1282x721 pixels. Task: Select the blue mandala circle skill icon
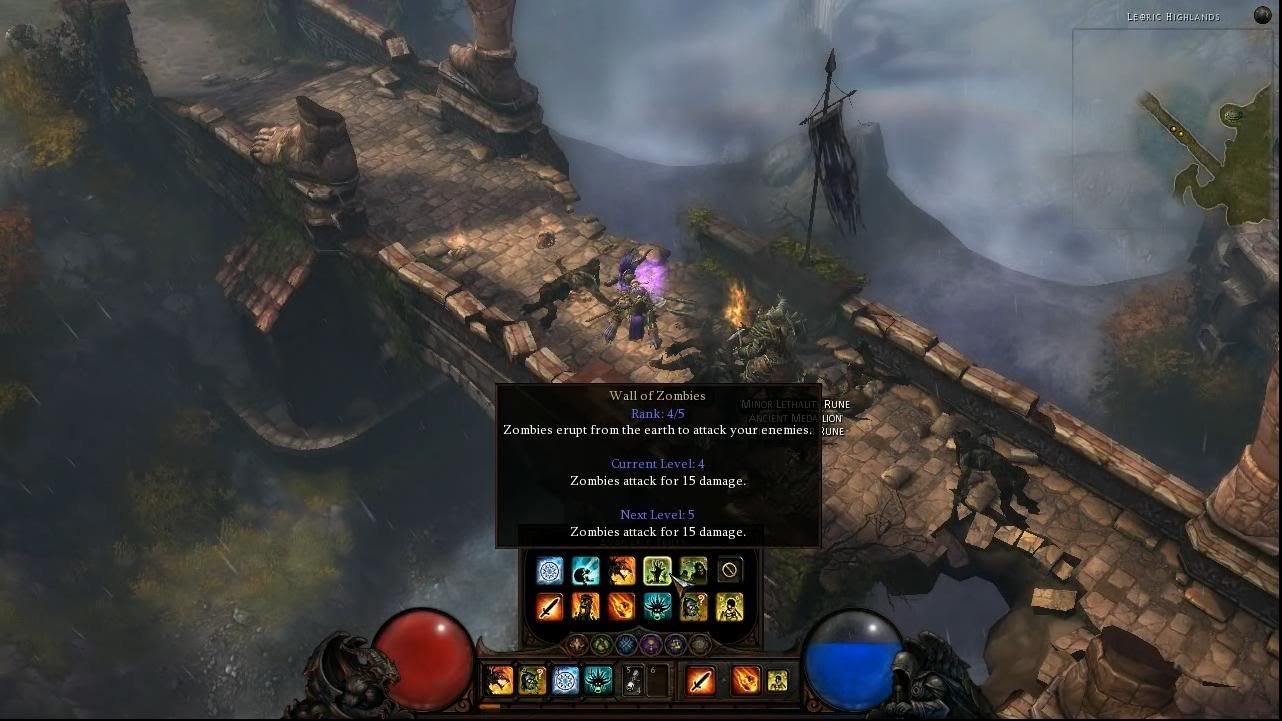tap(549, 570)
